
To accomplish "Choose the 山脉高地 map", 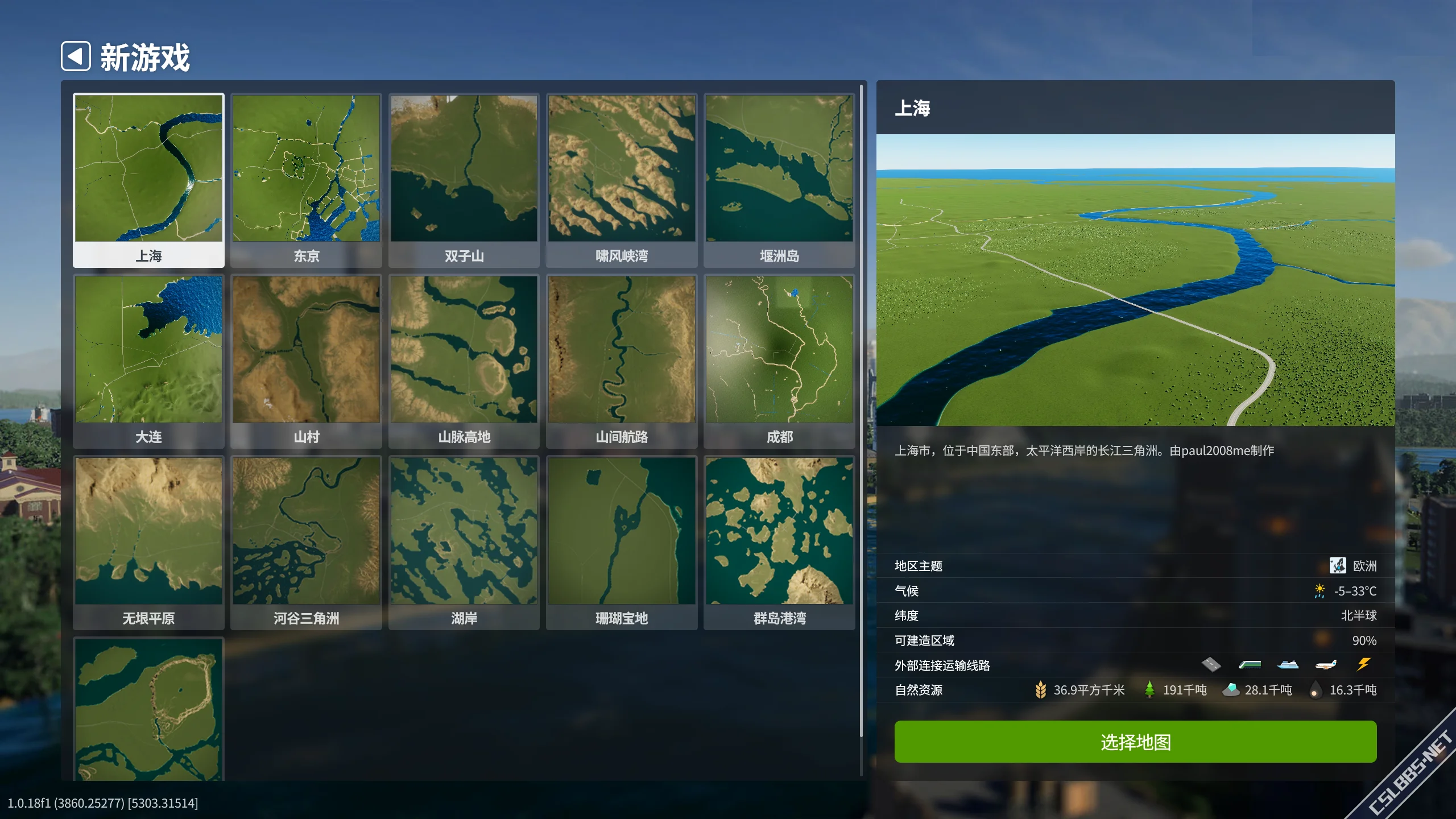I will (464, 361).
